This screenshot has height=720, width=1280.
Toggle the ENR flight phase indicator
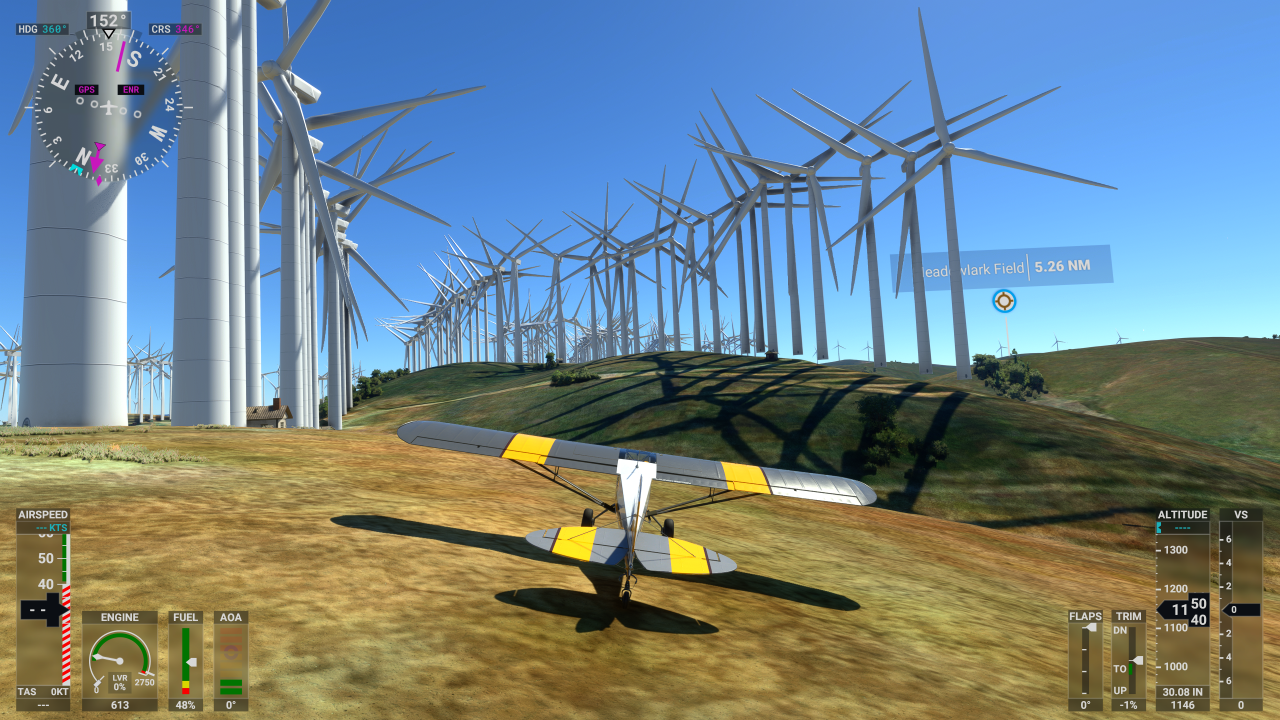[131, 89]
